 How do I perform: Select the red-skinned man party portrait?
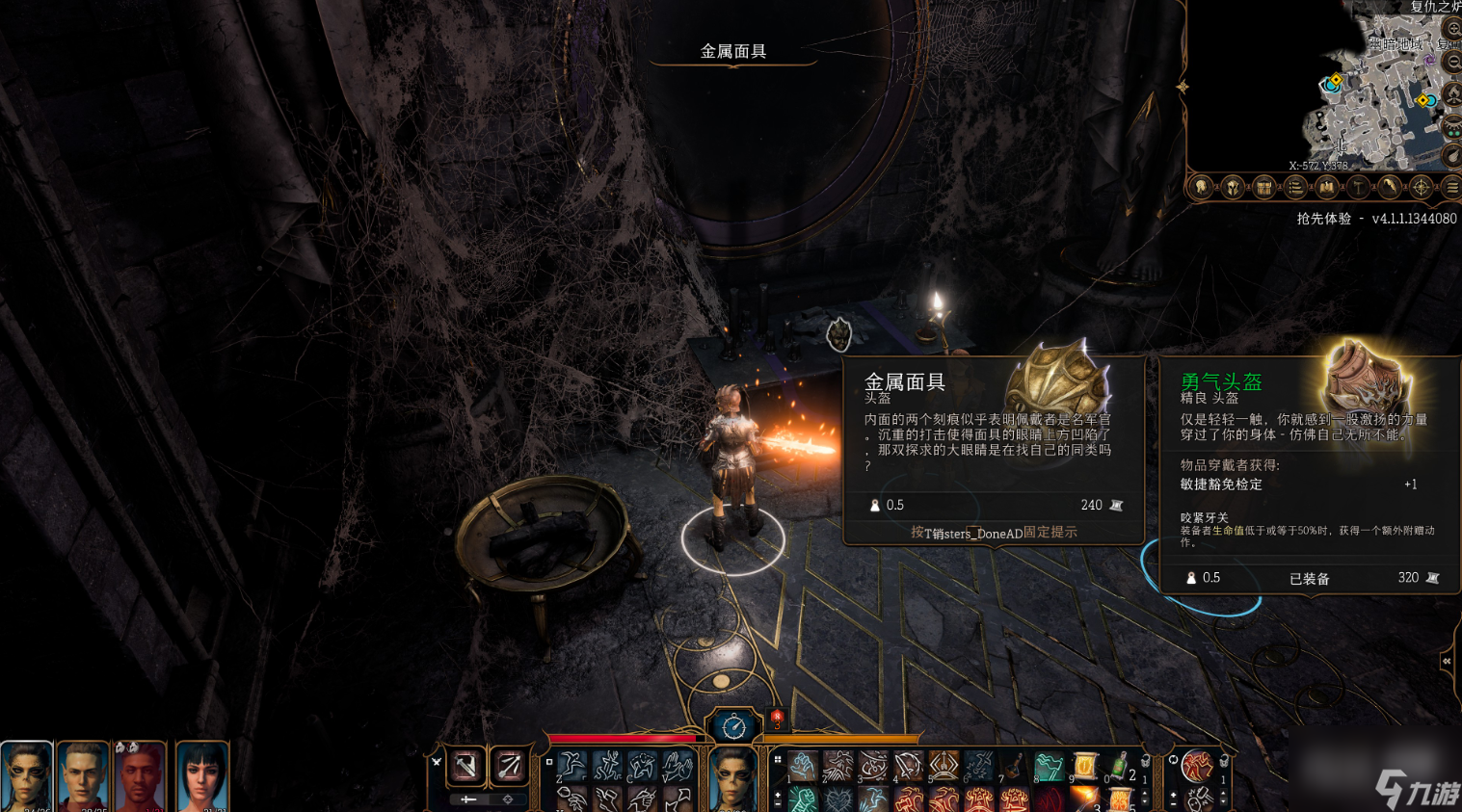(x=141, y=776)
